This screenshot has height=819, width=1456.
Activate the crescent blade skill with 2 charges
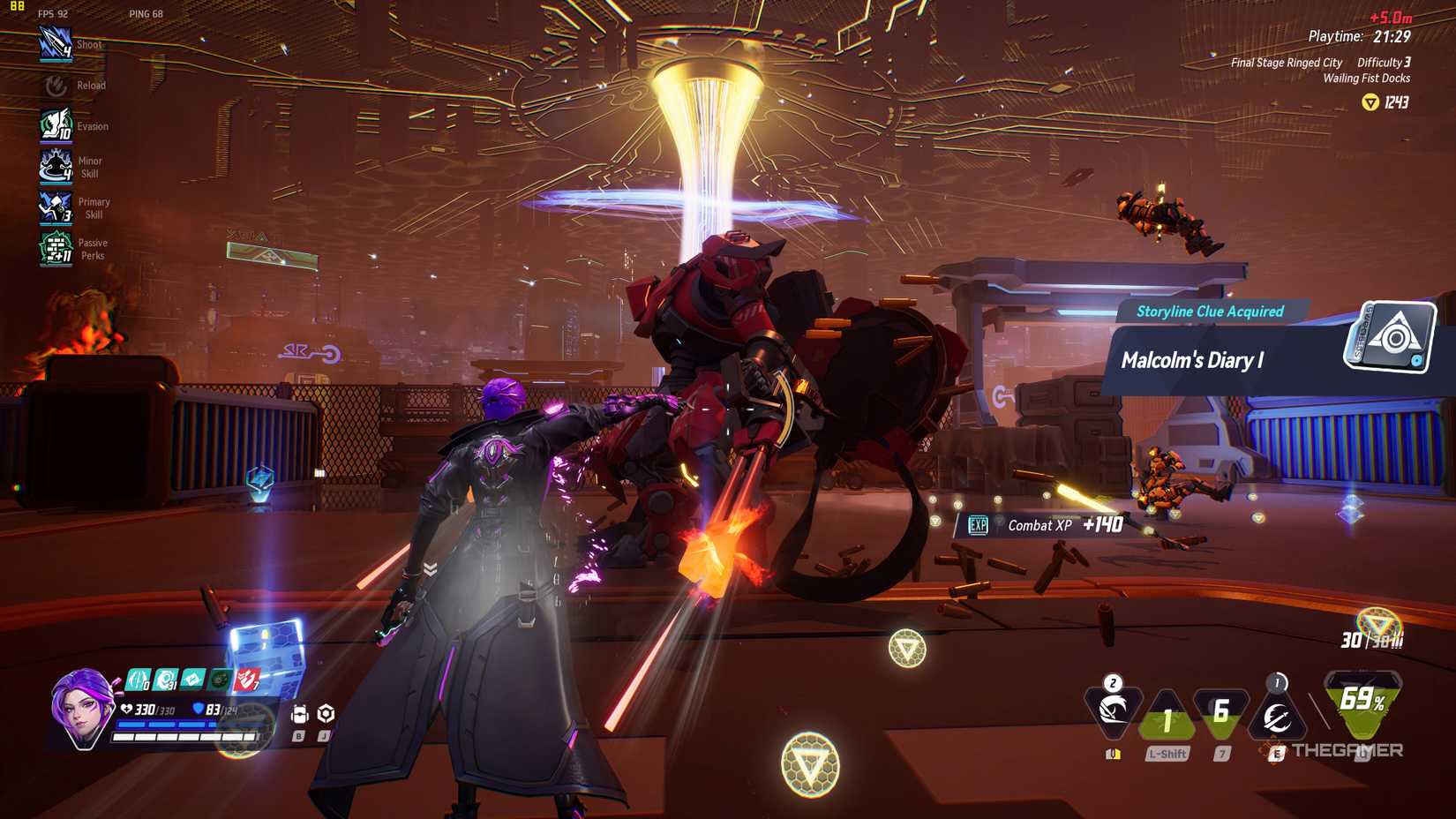(1113, 710)
